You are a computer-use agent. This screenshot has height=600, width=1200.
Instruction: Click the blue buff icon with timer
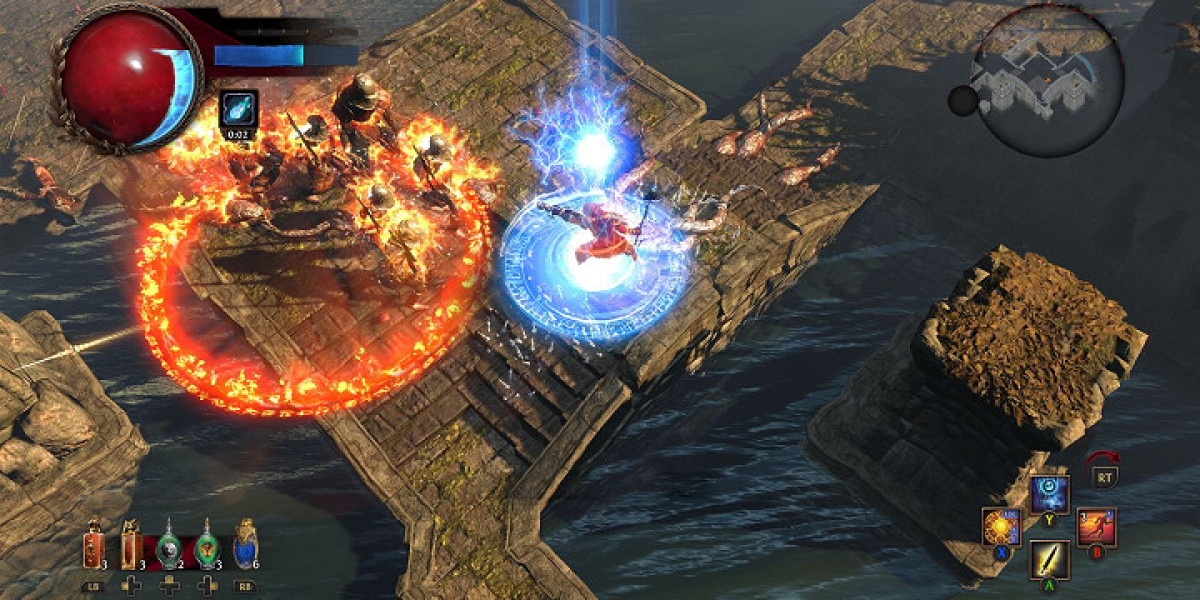pos(239,110)
